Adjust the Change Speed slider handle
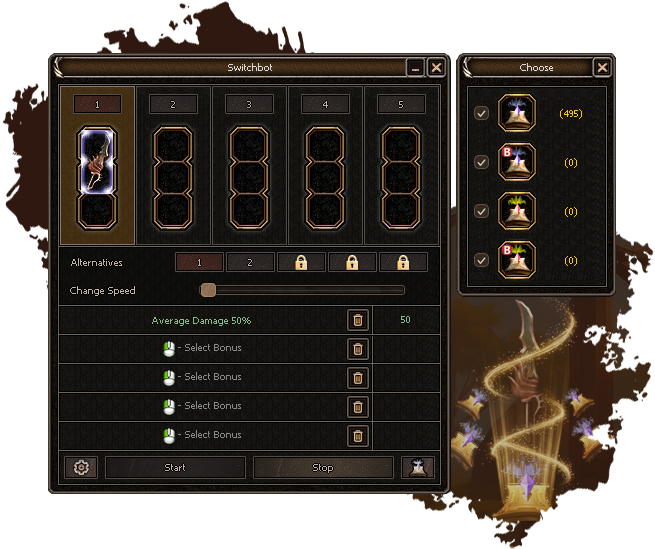655x549 pixels. (x=208, y=290)
